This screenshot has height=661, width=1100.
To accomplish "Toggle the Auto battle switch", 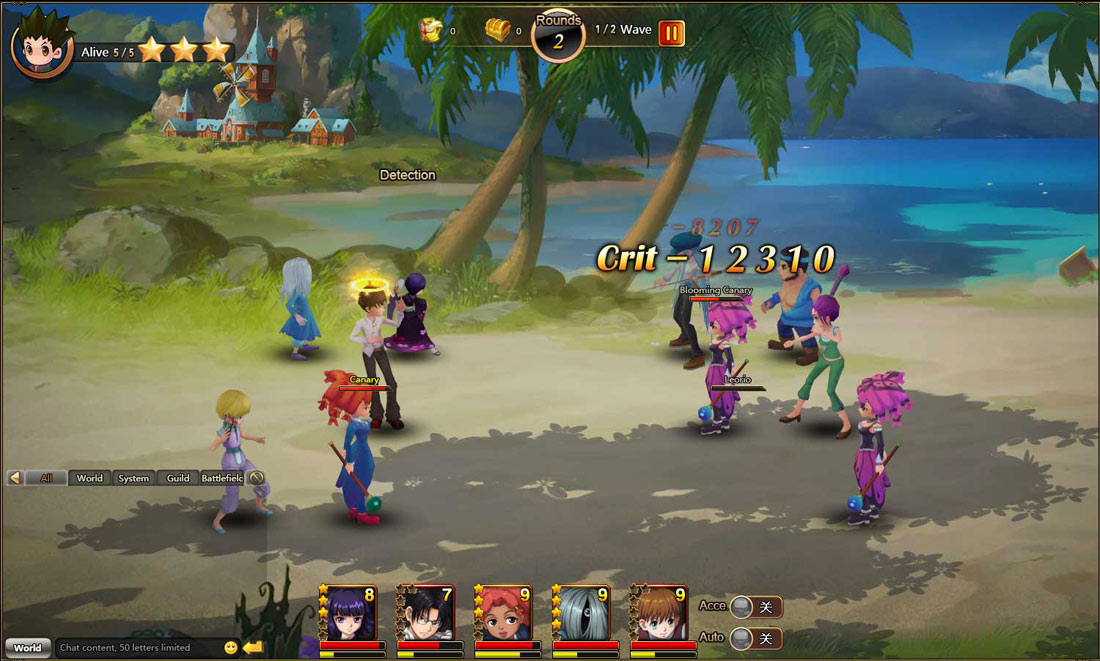I will click(x=755, y=638).
